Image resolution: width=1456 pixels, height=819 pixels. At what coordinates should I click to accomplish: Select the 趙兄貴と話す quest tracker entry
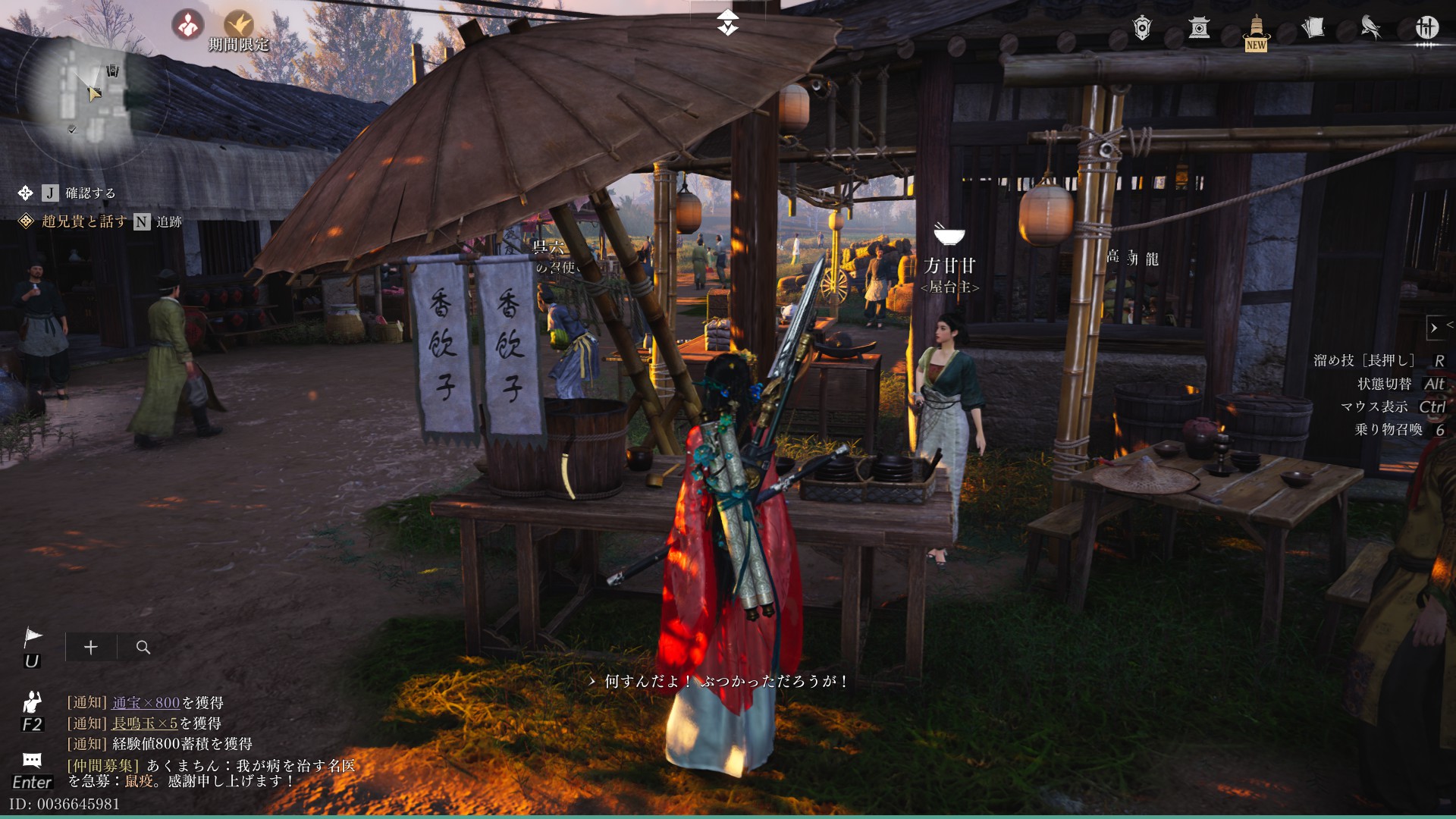point(84,221)
